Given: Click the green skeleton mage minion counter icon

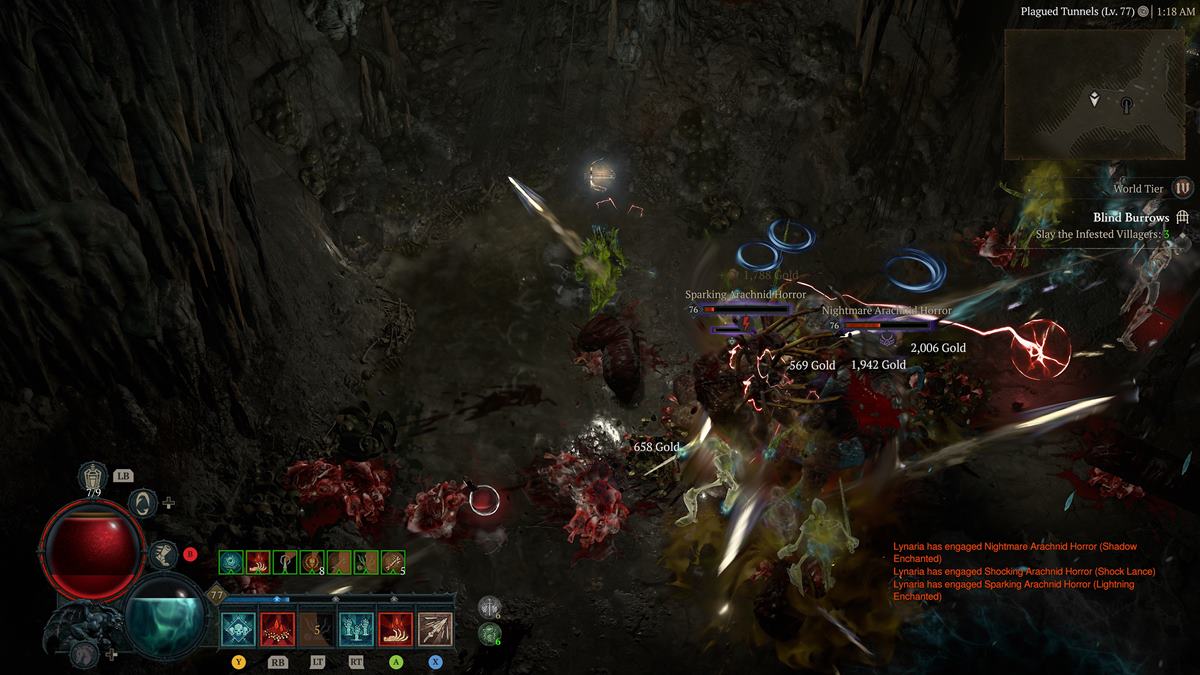Looking at the screenshot, I should [488, 632].
